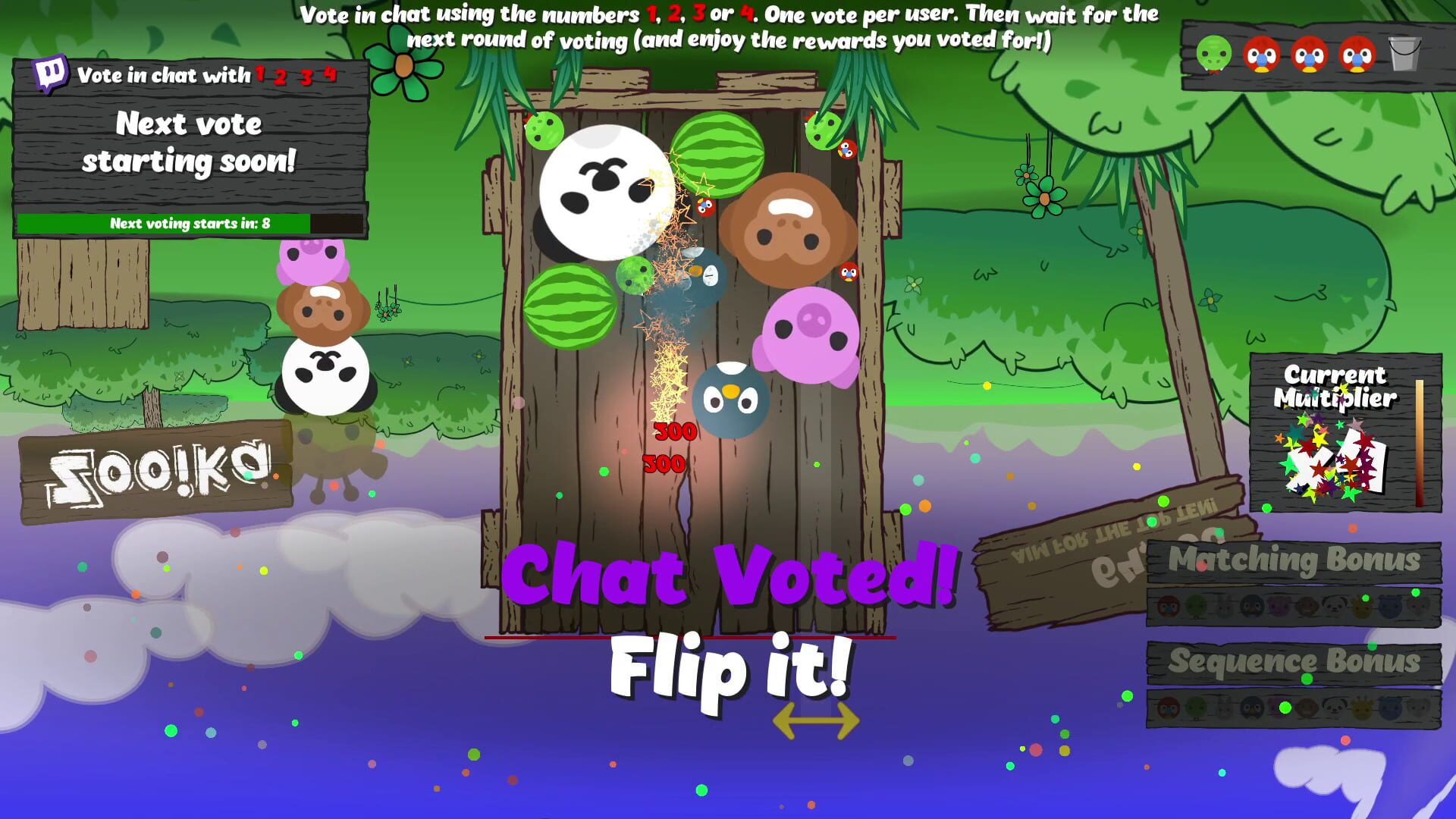1456x819 pixels.
Task: Click the green snake icon in the queue
Action: tap(1213, 56)
